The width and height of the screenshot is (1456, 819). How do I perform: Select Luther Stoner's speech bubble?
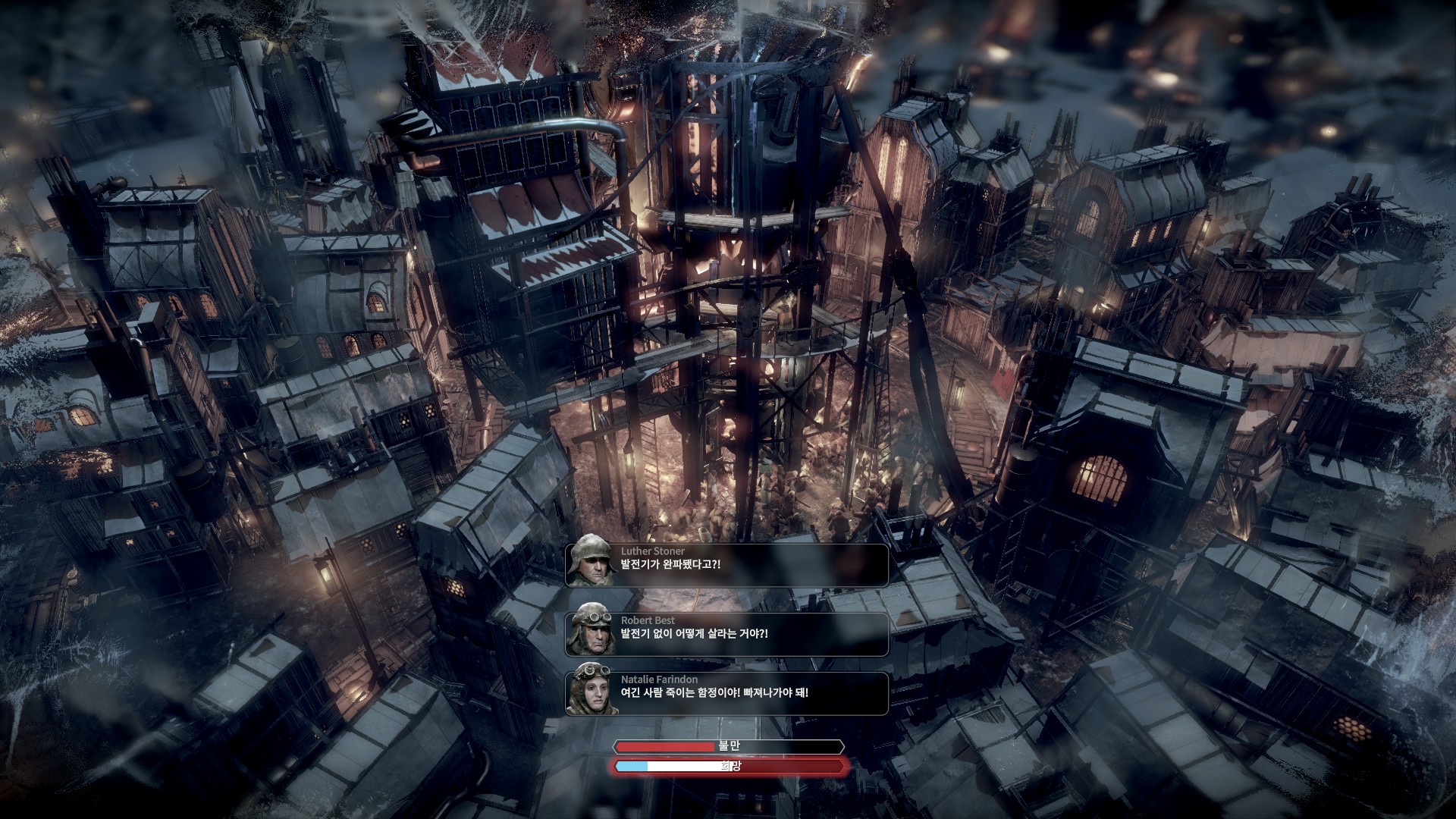pos(726,565)
